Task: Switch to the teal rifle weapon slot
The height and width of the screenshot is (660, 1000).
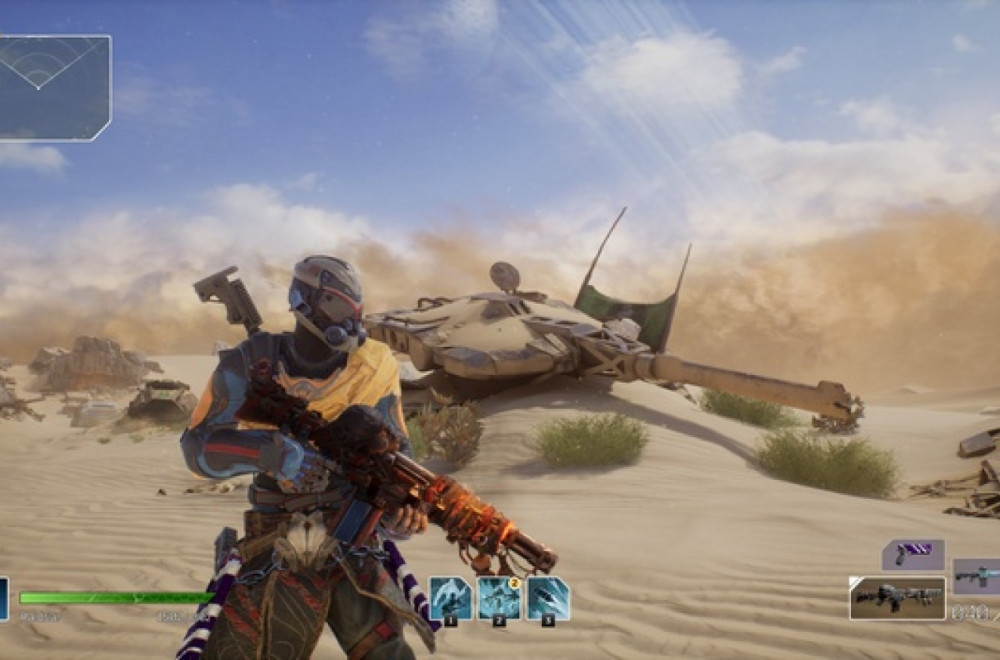Action: click(977, 577)
